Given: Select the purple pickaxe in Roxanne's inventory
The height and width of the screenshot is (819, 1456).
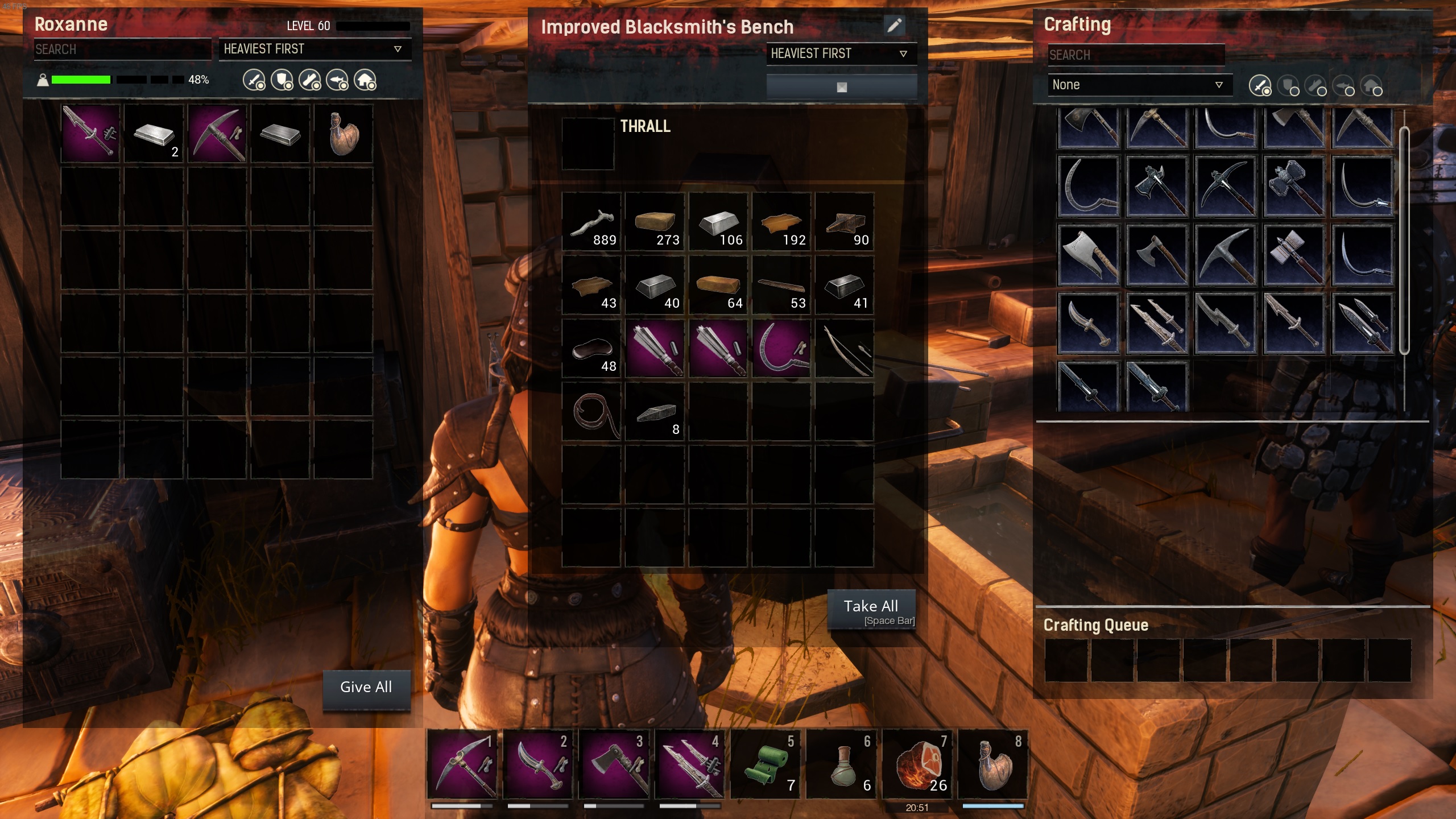Looking at the screenshot, I should [217, 134].
